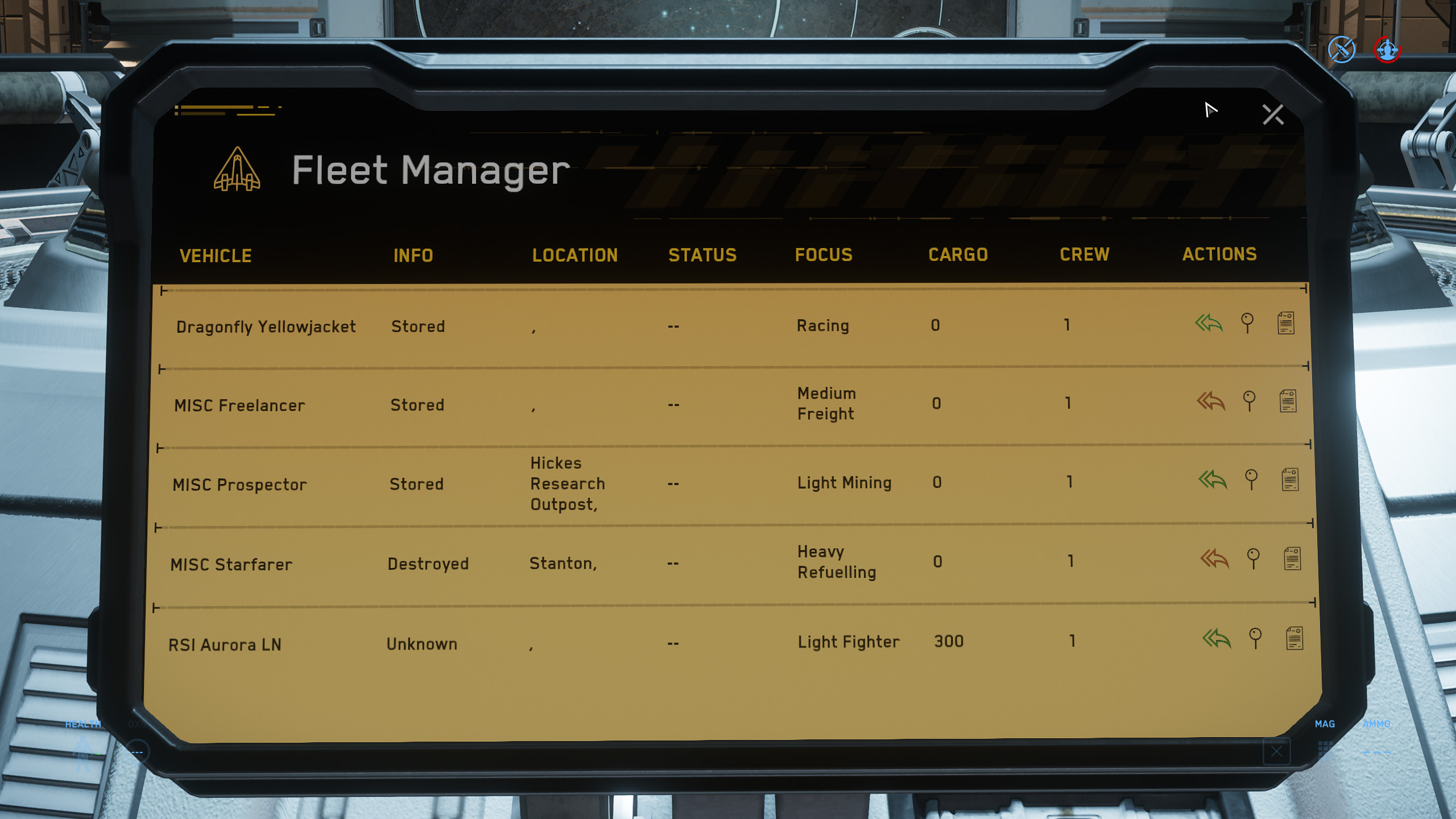Click the red player targeting status indicator
This screenshot has width=1456, height=819.
click(1387, 50)
